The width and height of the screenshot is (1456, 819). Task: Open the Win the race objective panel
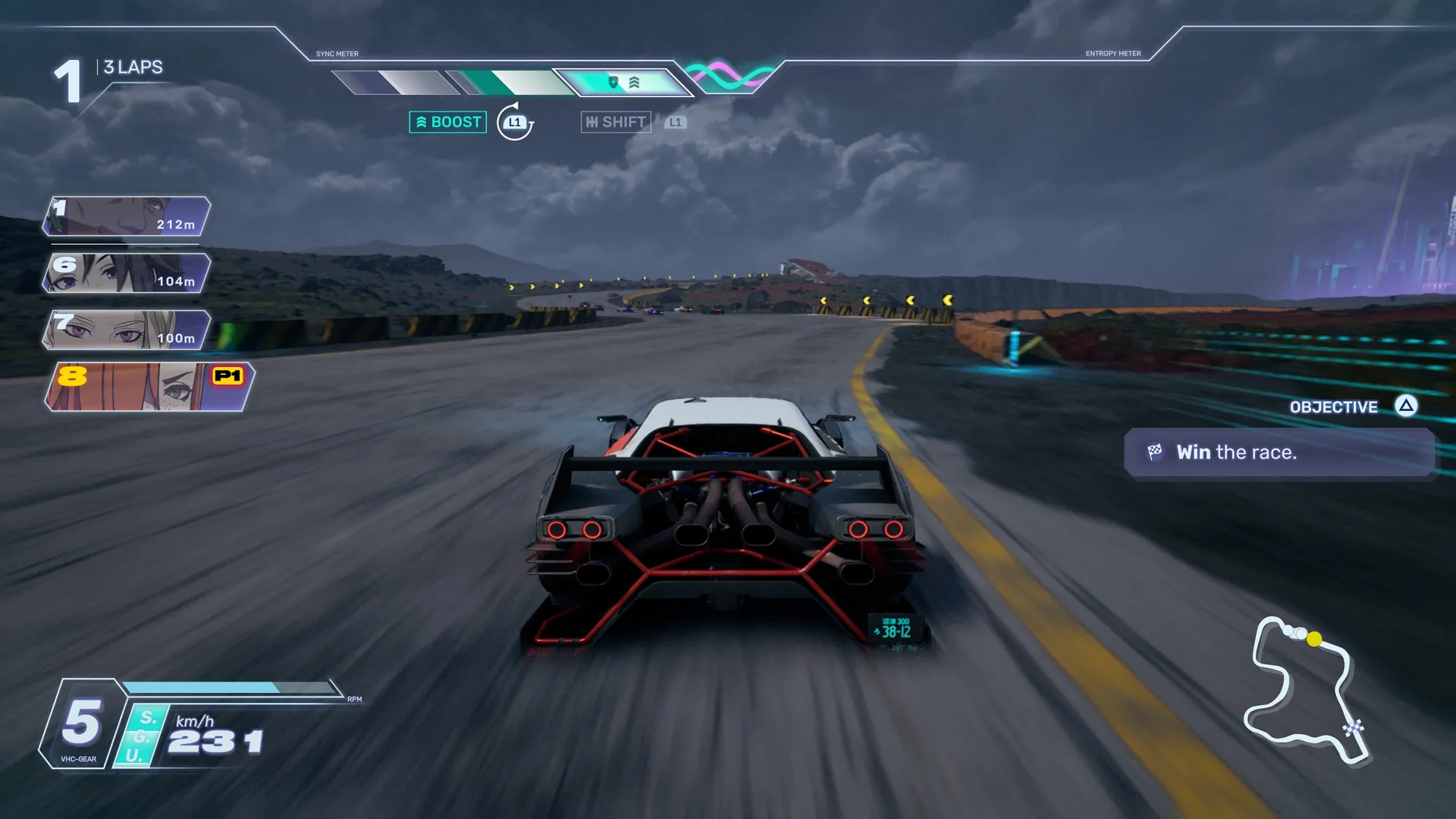tap(1279, 453)
